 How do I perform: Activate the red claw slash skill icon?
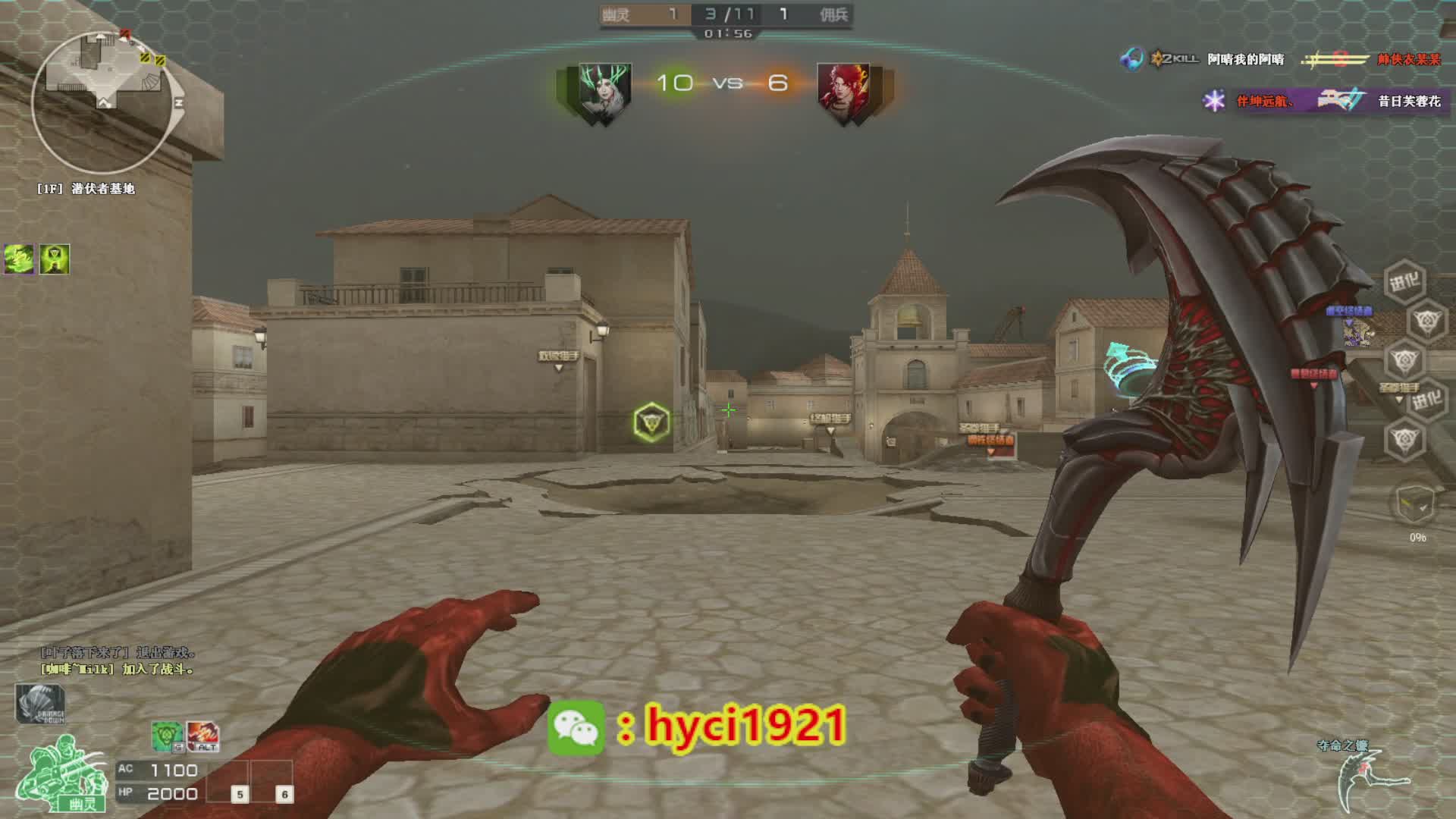(x=202, y=736)
